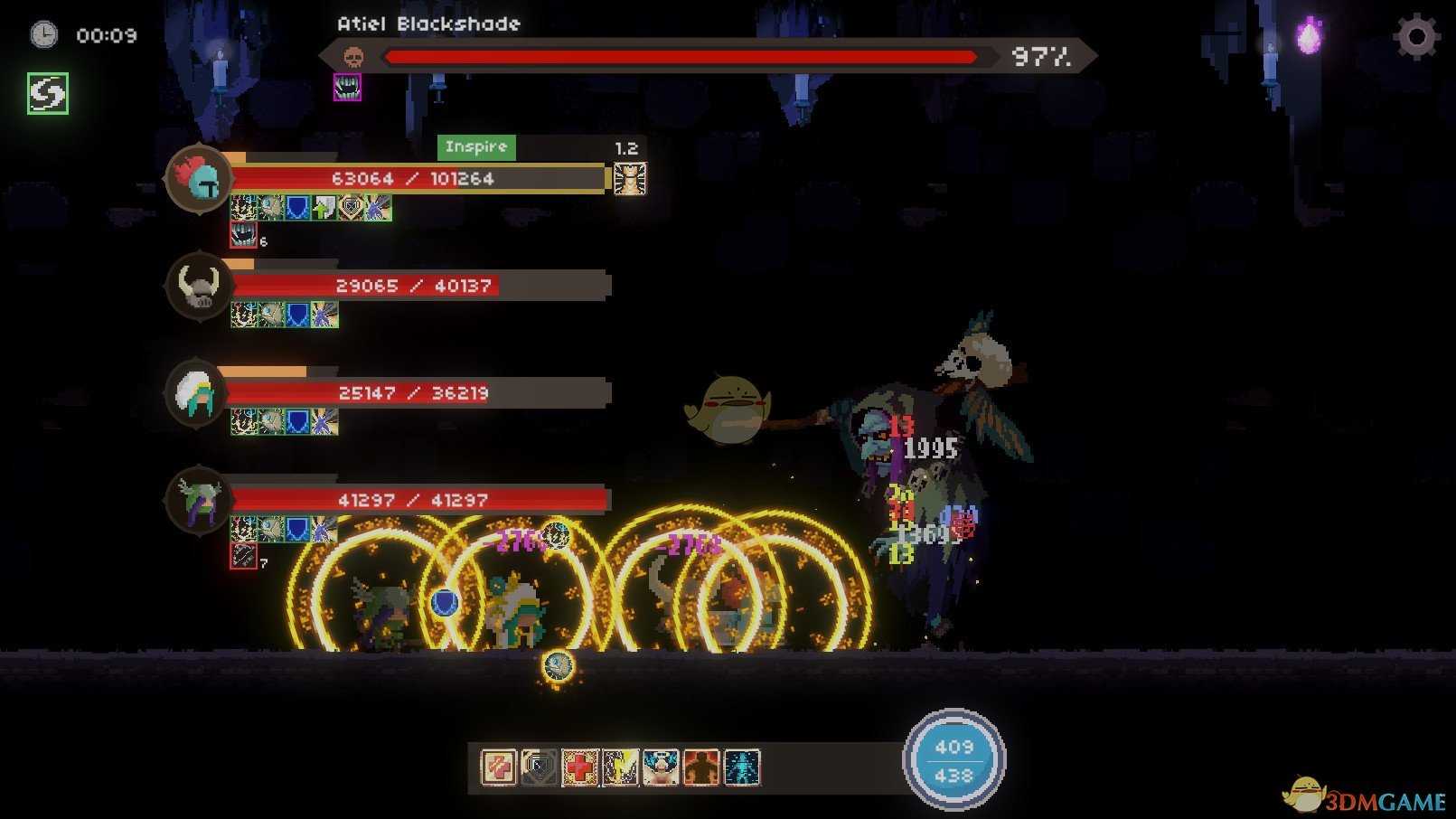Screen dimensions: 1456x819
Task: Use the red cross healing spell
Action: tap(579, 767)
